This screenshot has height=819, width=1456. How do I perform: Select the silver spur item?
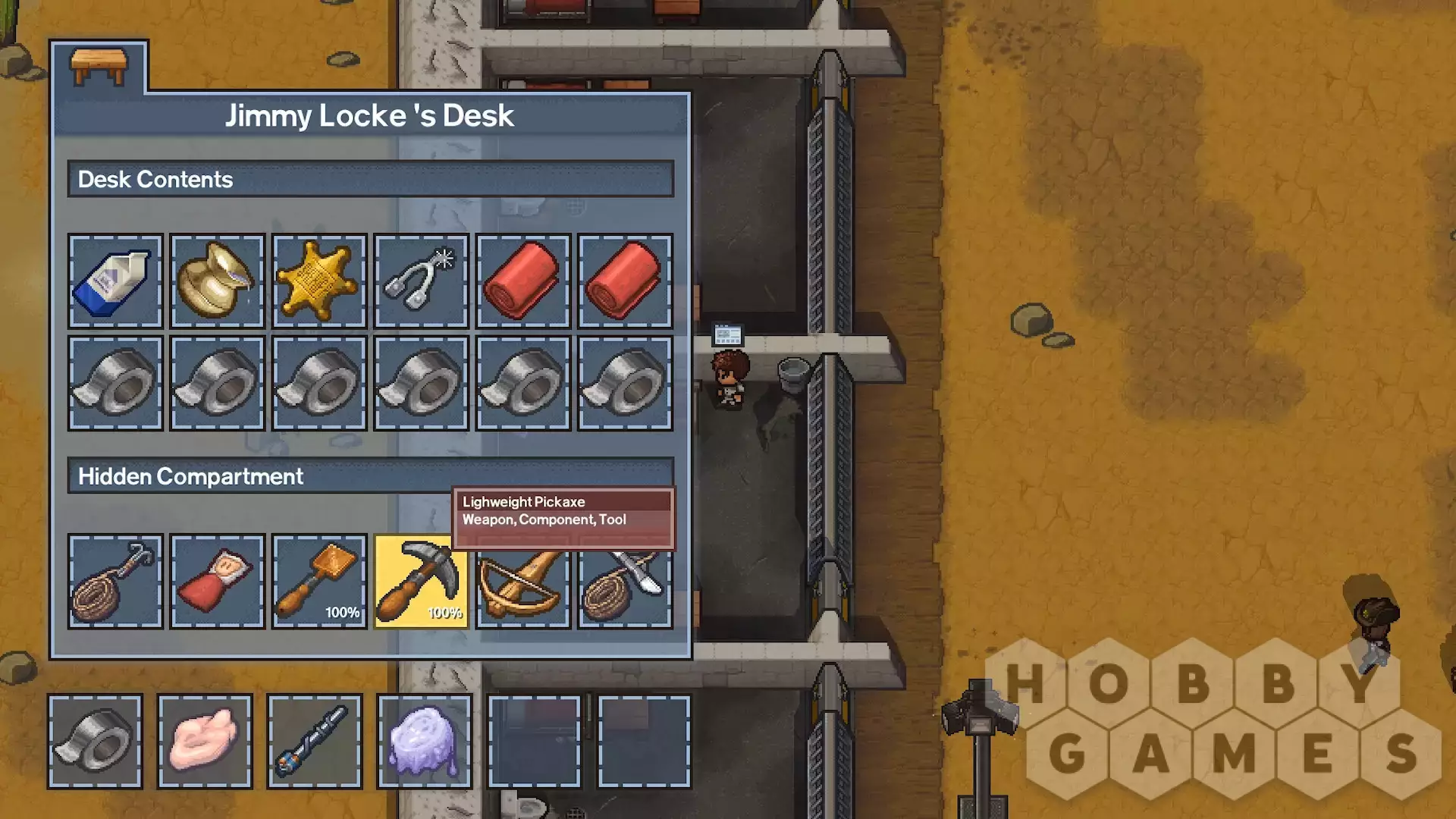pyautogui.click(x=421, y=281)
